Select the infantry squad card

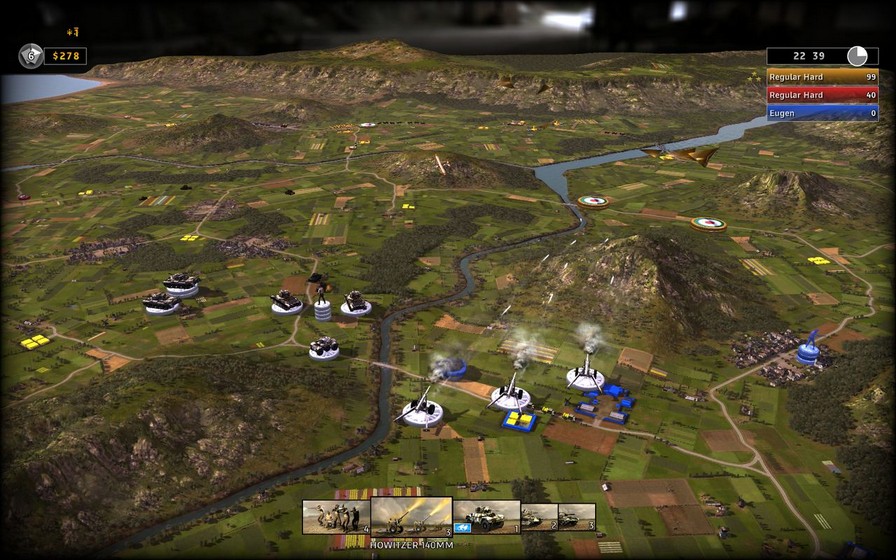[x=336, y=516]
